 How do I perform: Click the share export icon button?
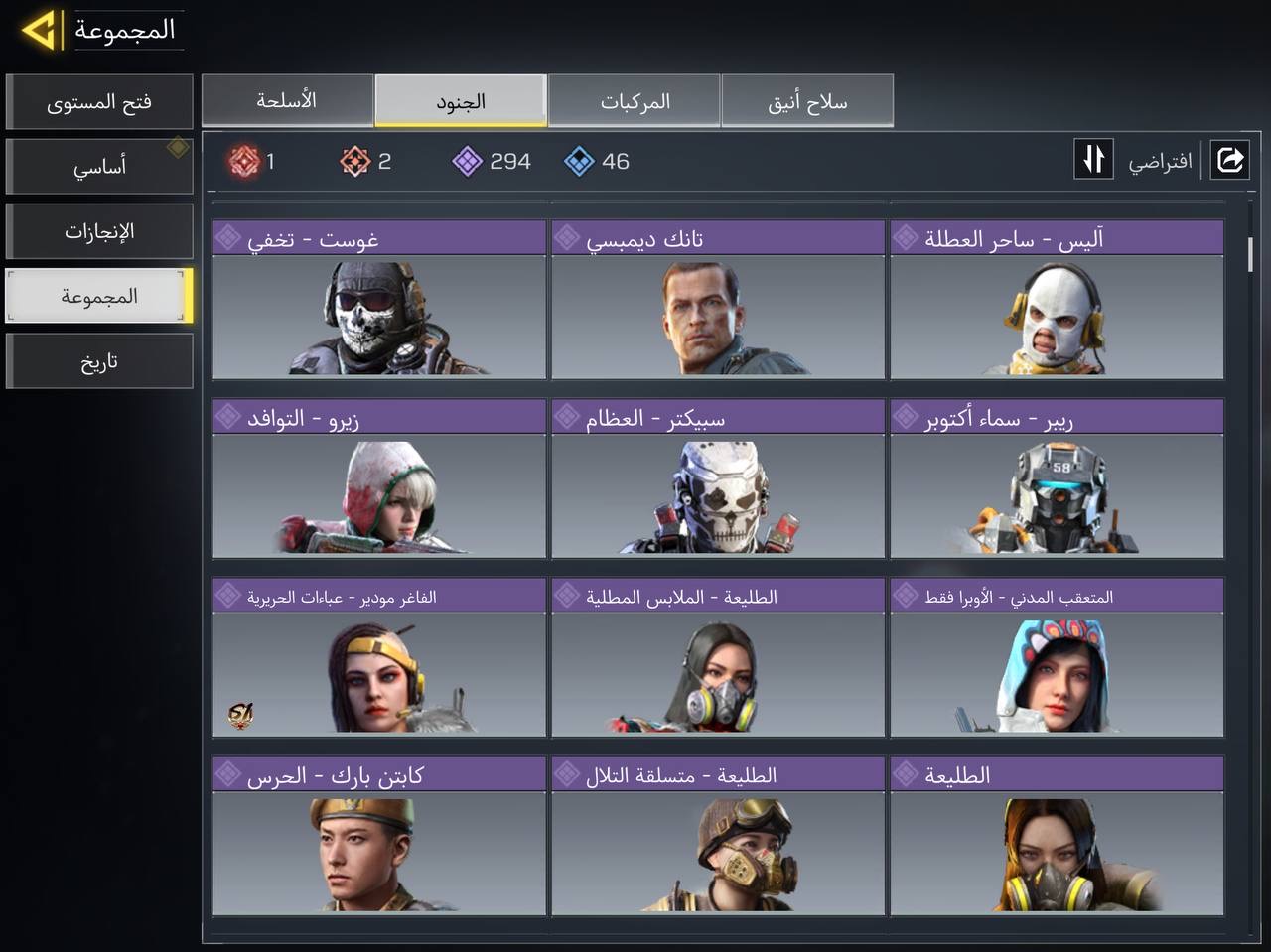[x=1229, y=160]
